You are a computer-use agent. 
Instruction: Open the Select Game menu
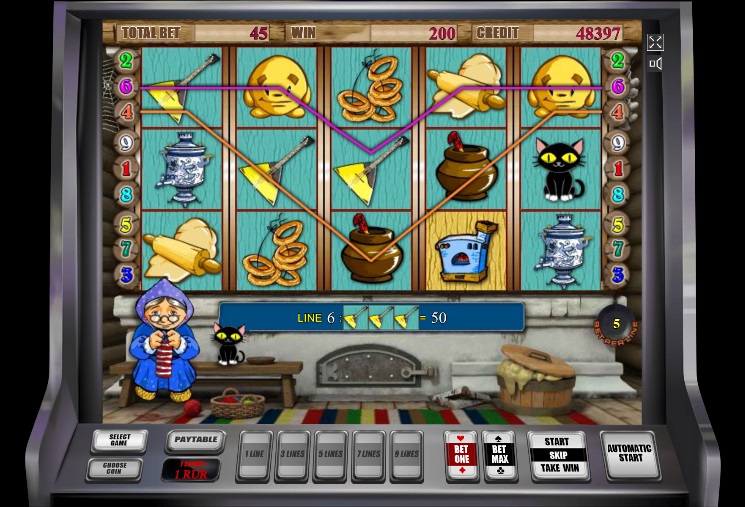tap(119, 441)
